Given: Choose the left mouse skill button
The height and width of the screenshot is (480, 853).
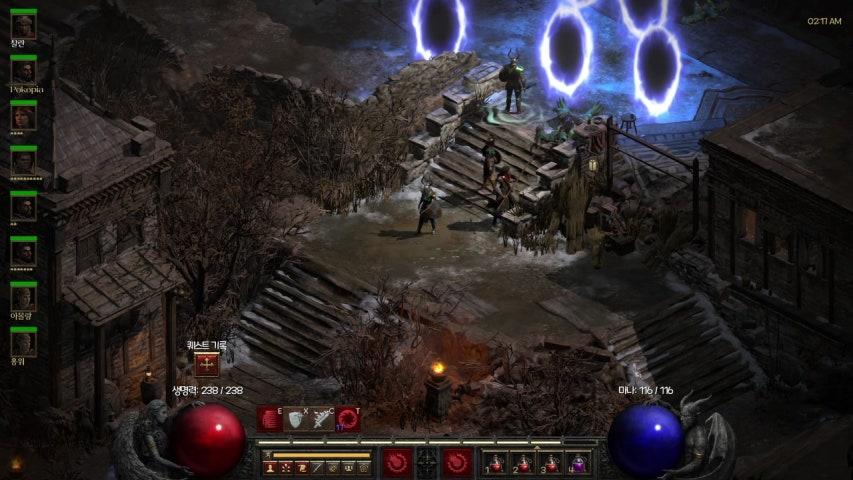Looking at the screenshot, I should pyautogui.click(x=398, y=462).
